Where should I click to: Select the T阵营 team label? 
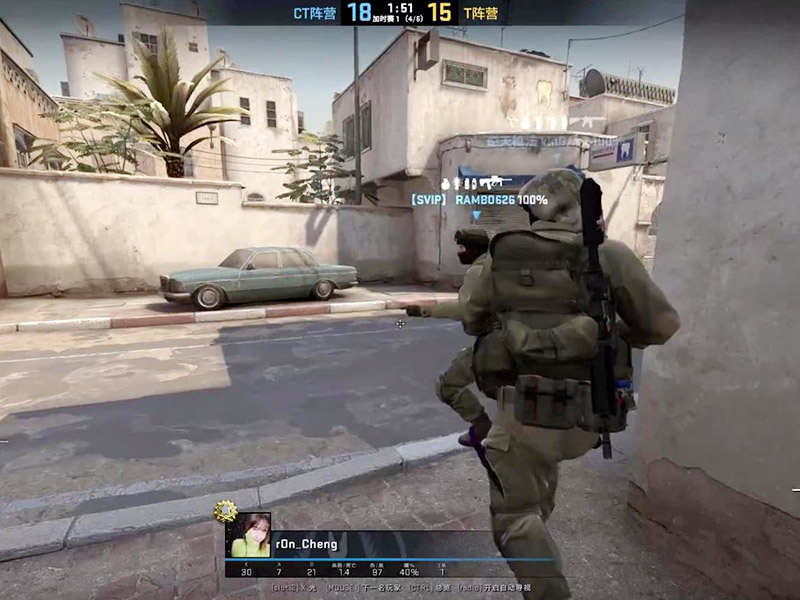(x=479, y=13)
